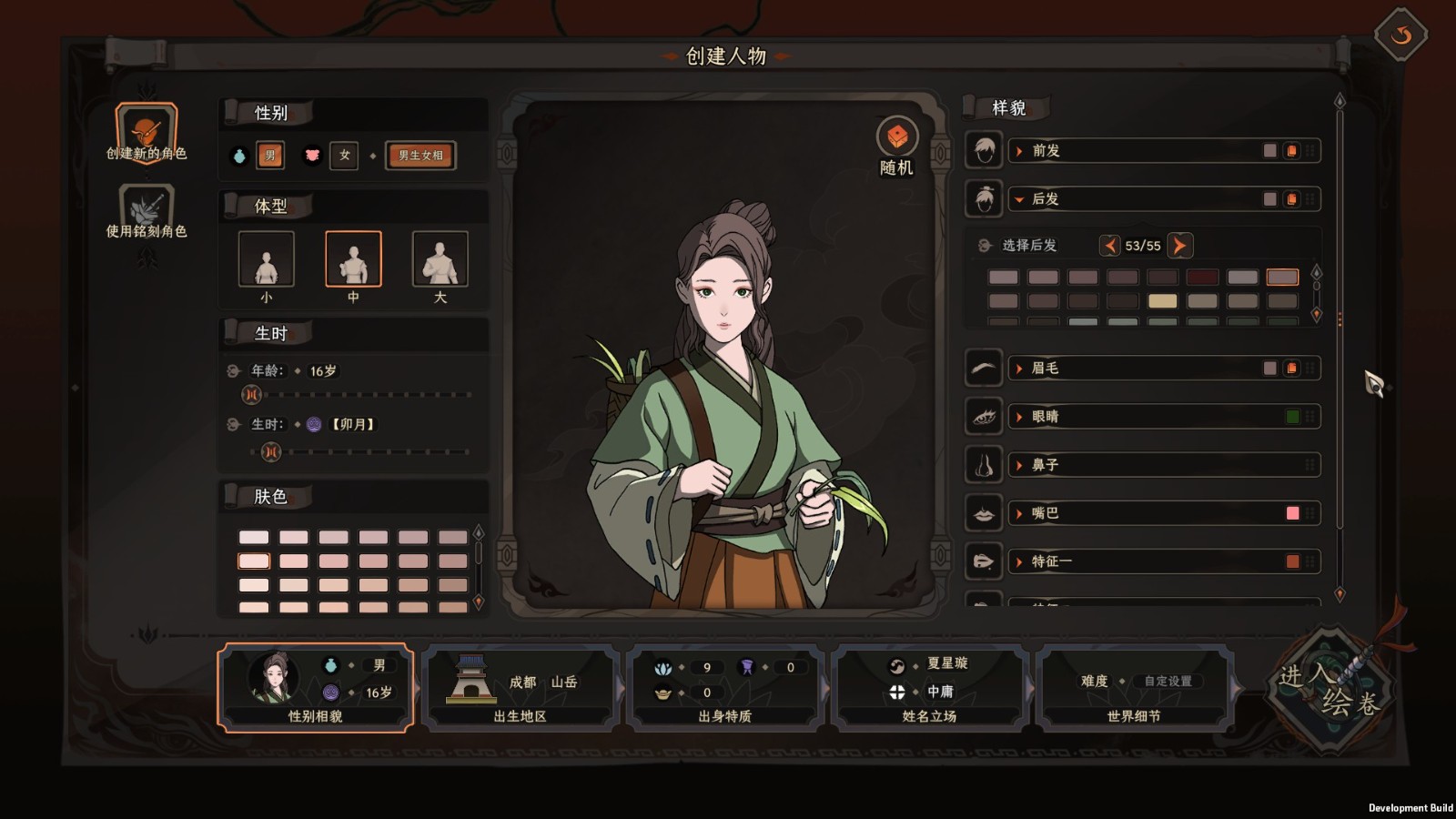Expand the 鼻子 nose section
The height and width of the screenshot is (819, 1456).
(x=1137, y=465)
